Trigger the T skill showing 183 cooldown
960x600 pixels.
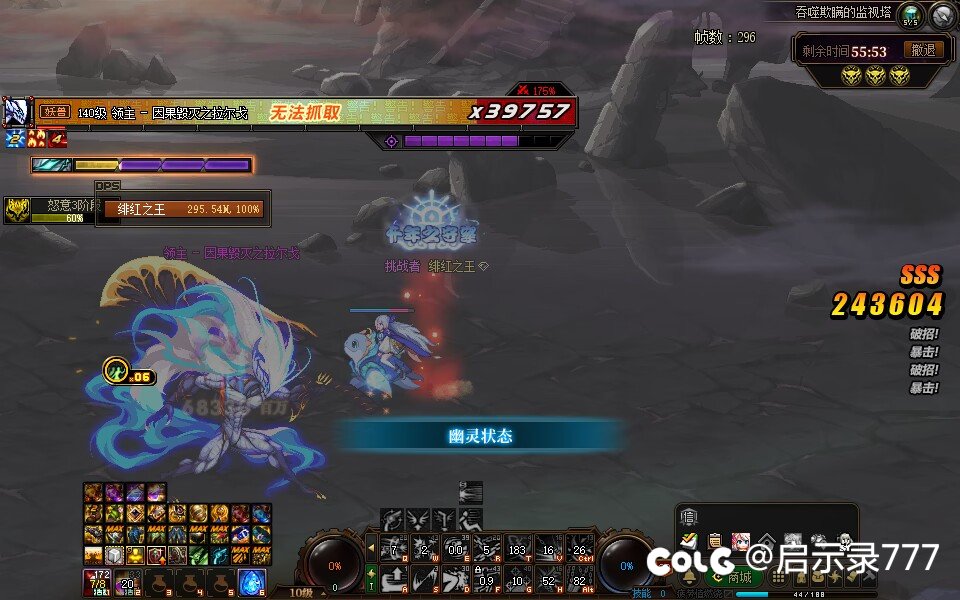click(x=517, y=548)
